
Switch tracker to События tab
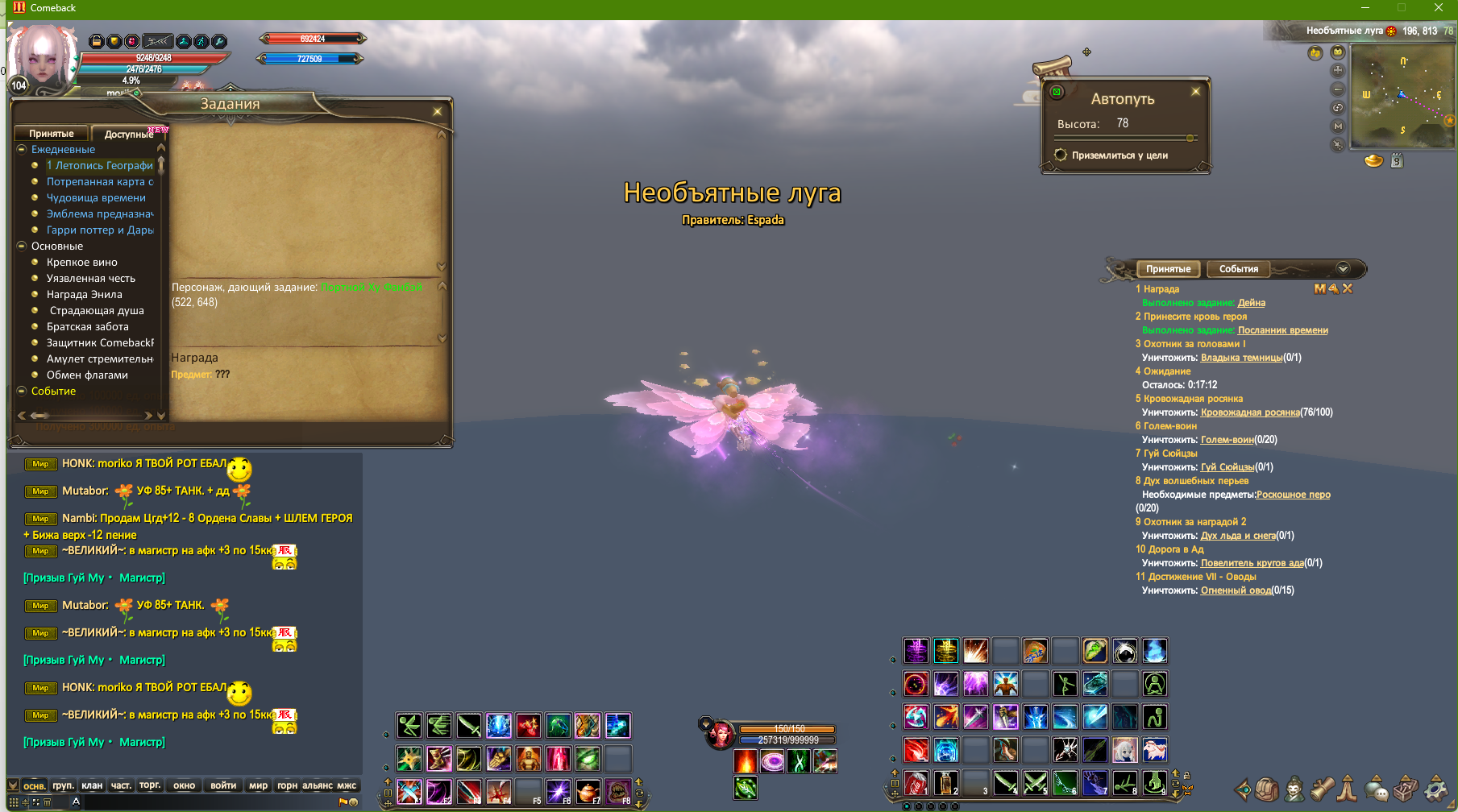tap(1238, 269)
